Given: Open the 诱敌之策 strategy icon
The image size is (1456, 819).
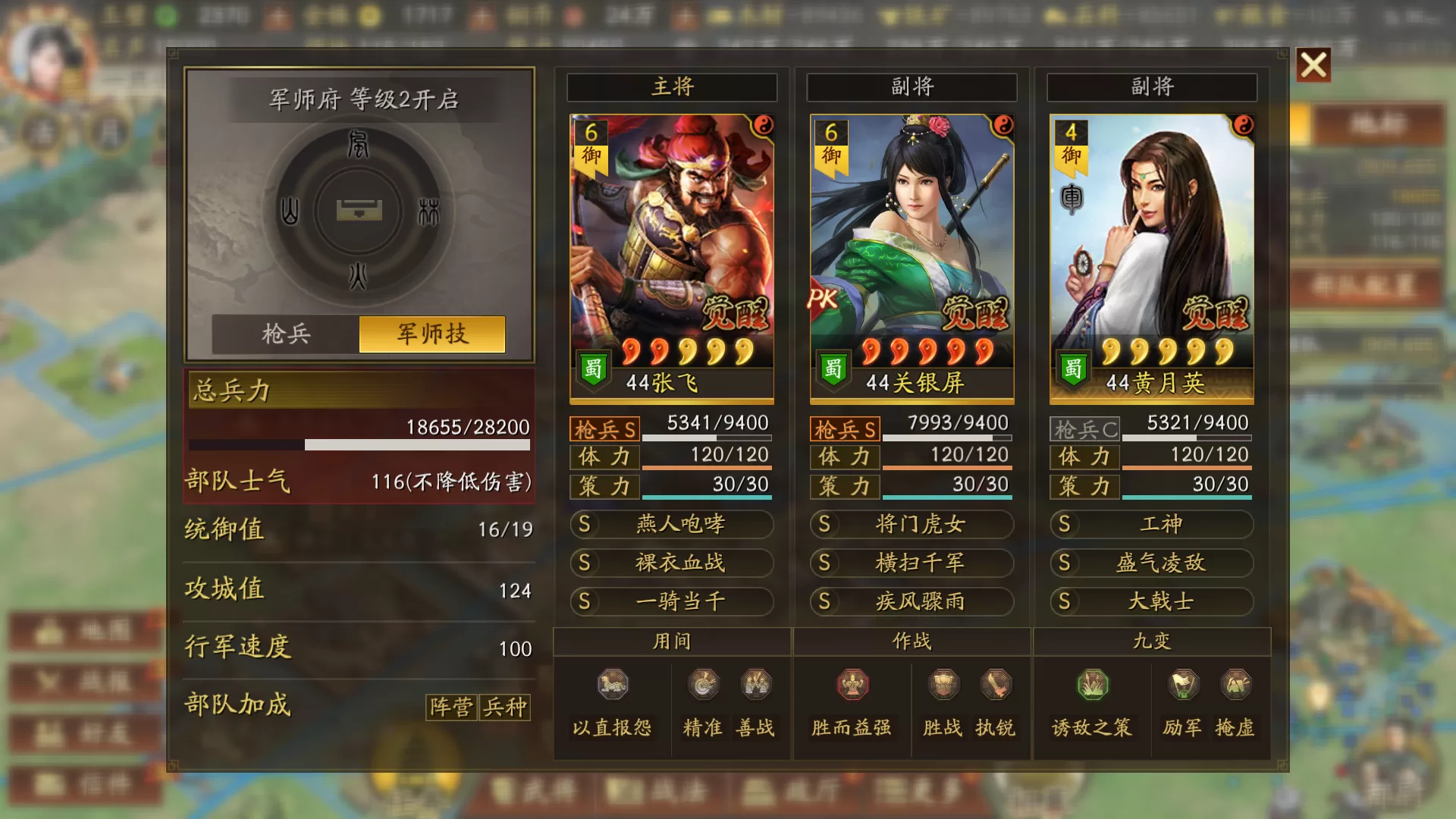Looking at the screenshot, I should (x=1092, y=686).
